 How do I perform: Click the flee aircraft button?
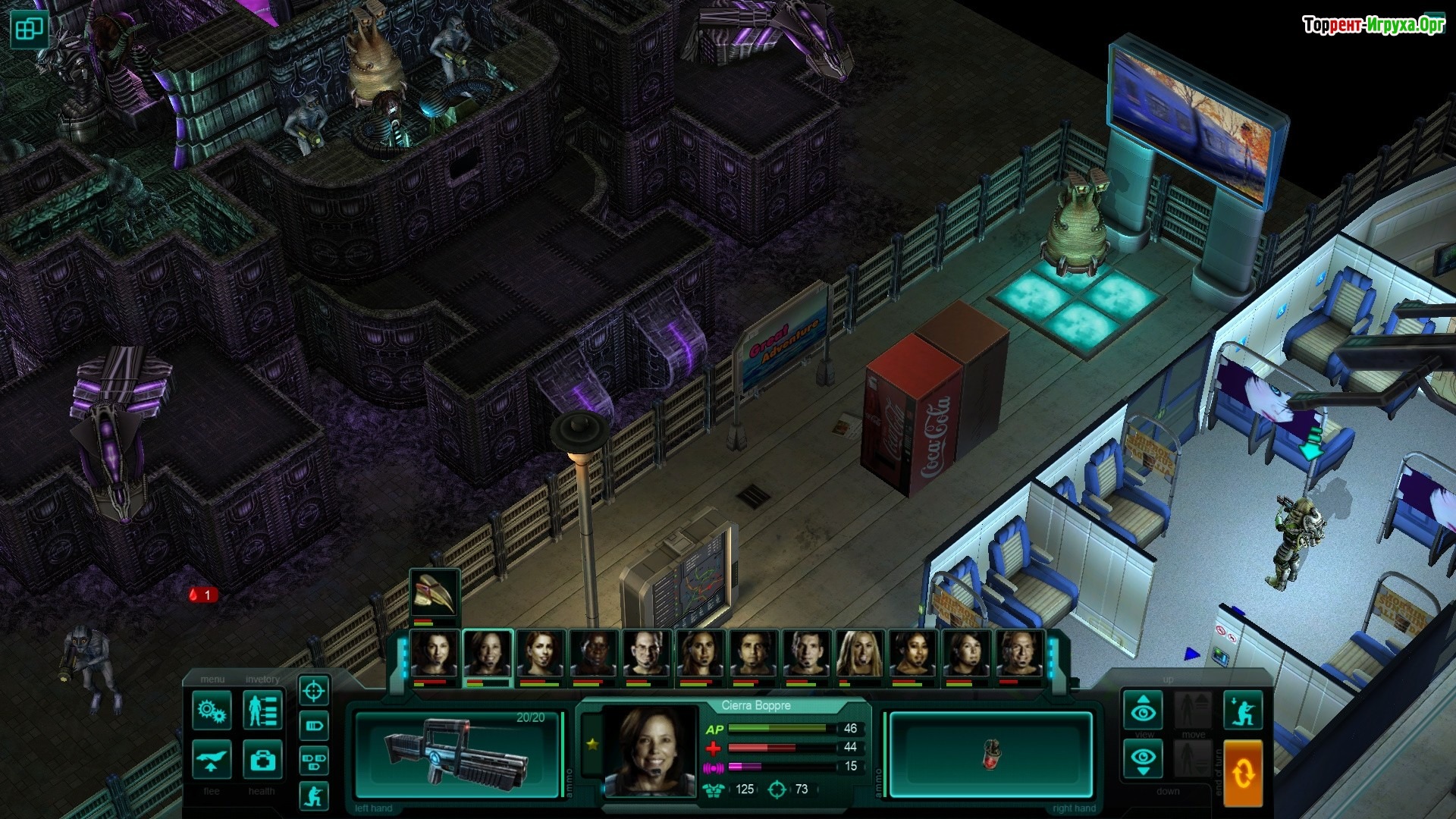coord(212,759)
